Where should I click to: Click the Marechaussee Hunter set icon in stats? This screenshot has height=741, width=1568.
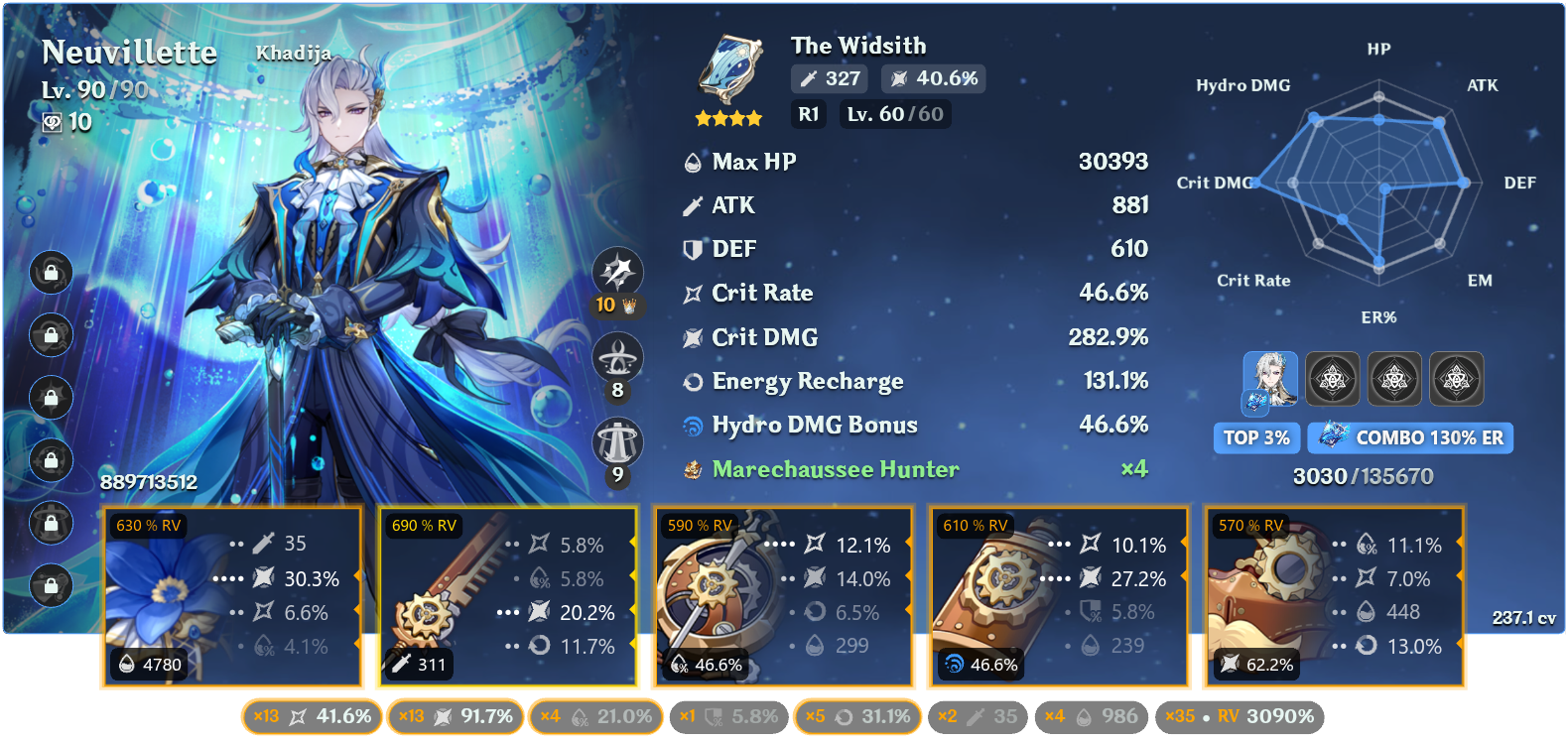[695, 469]
